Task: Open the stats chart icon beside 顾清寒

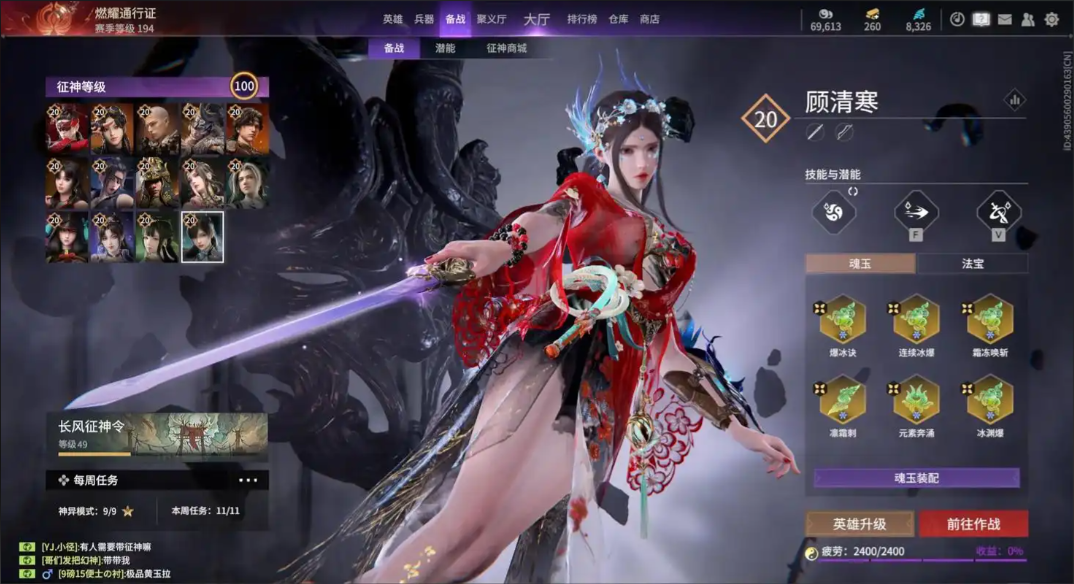Action: click(x=1015, y=100)
